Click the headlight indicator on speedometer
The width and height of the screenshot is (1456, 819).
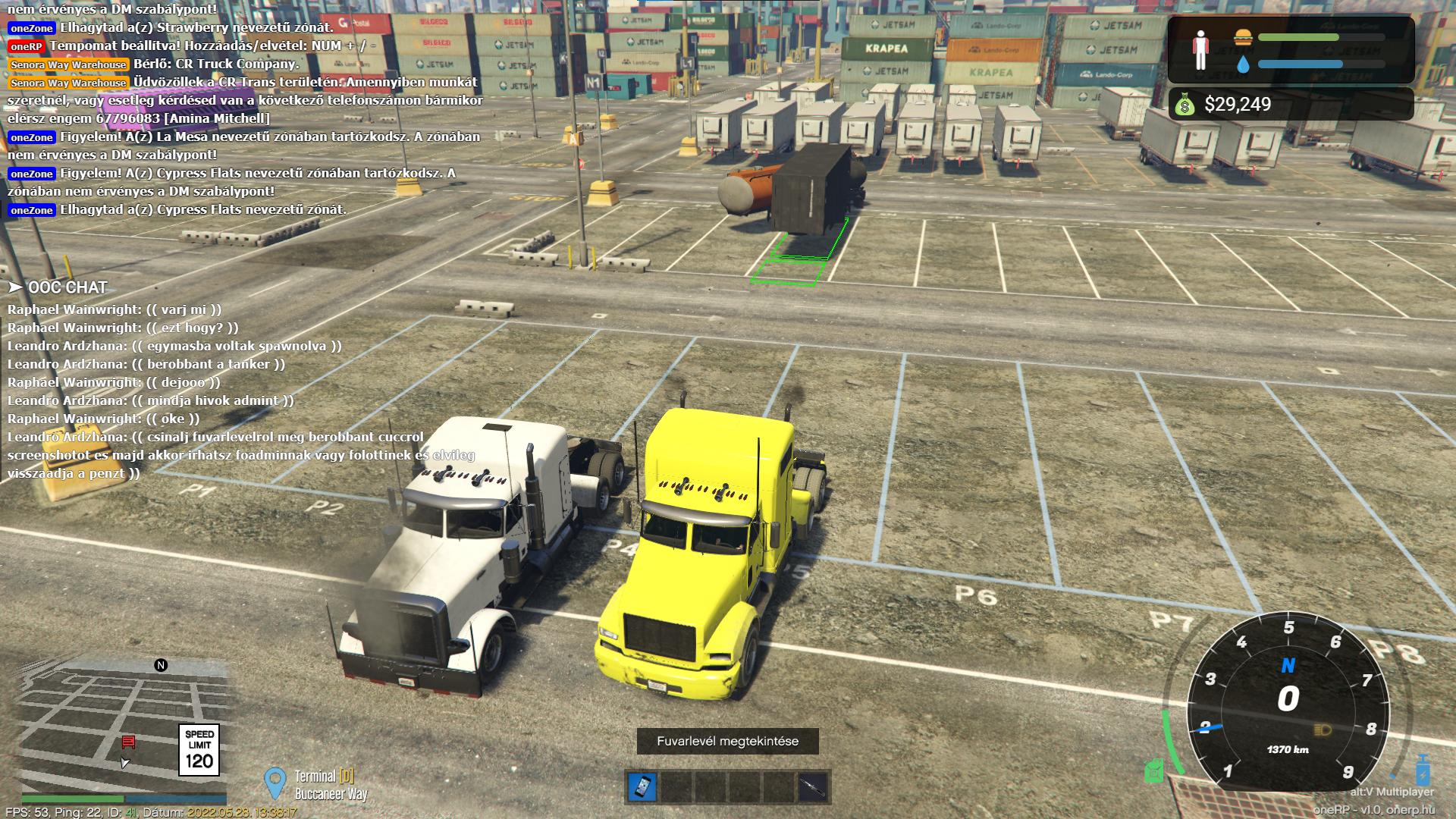point(1322,730)
